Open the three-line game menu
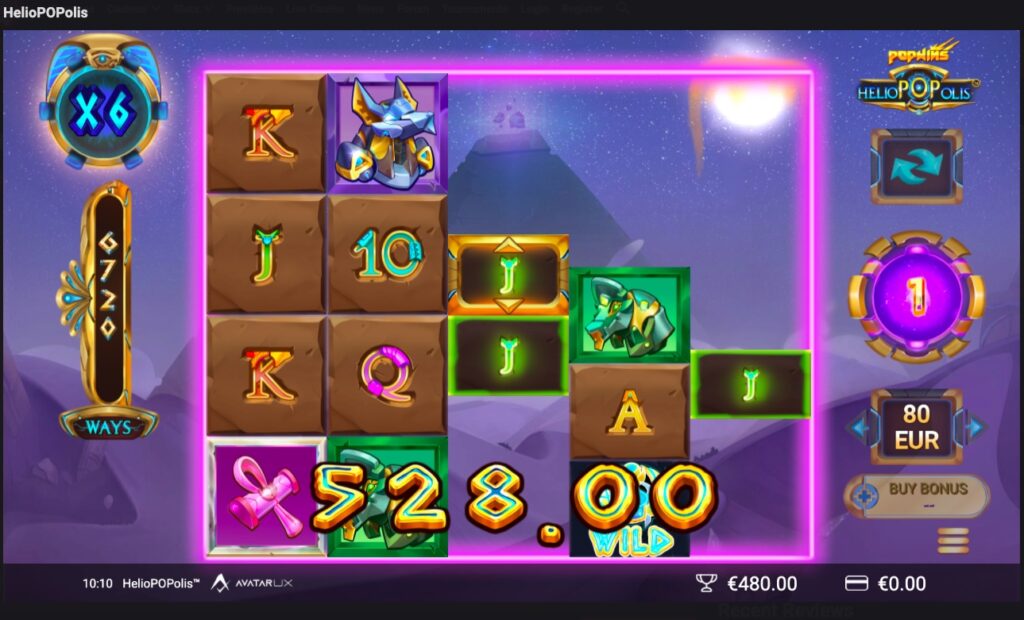Image resolution: width=1024 pixels, height=620 pixels. 952,540
